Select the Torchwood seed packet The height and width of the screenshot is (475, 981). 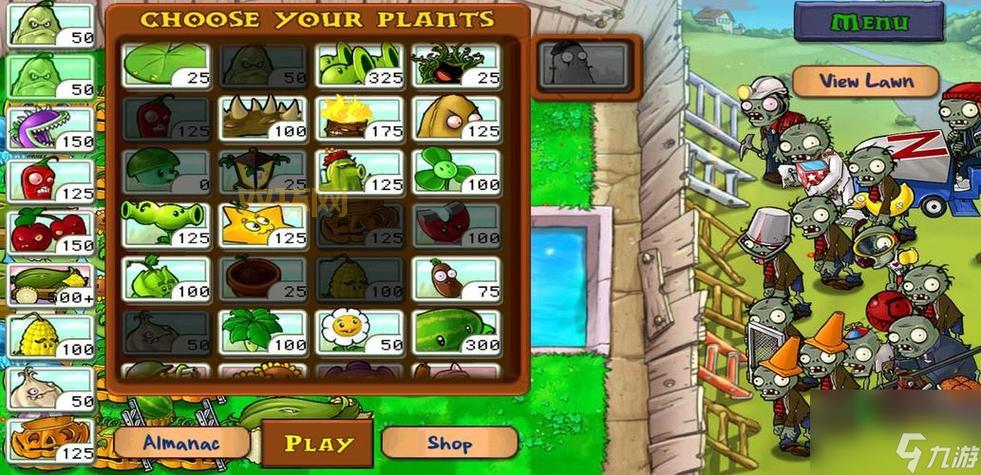pyautogui.click(x=360, y=118)
